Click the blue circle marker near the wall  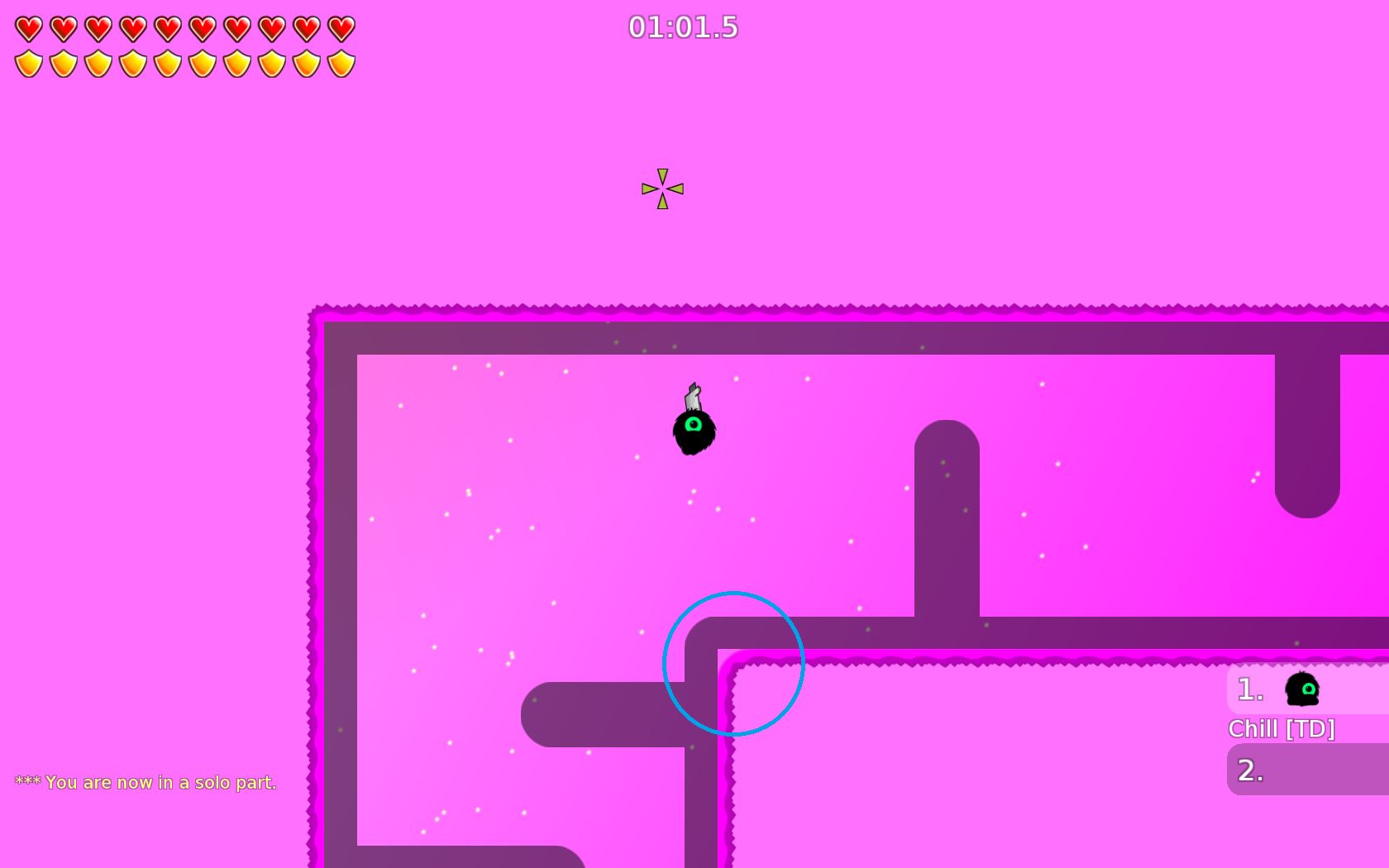[x=733, y=664]
